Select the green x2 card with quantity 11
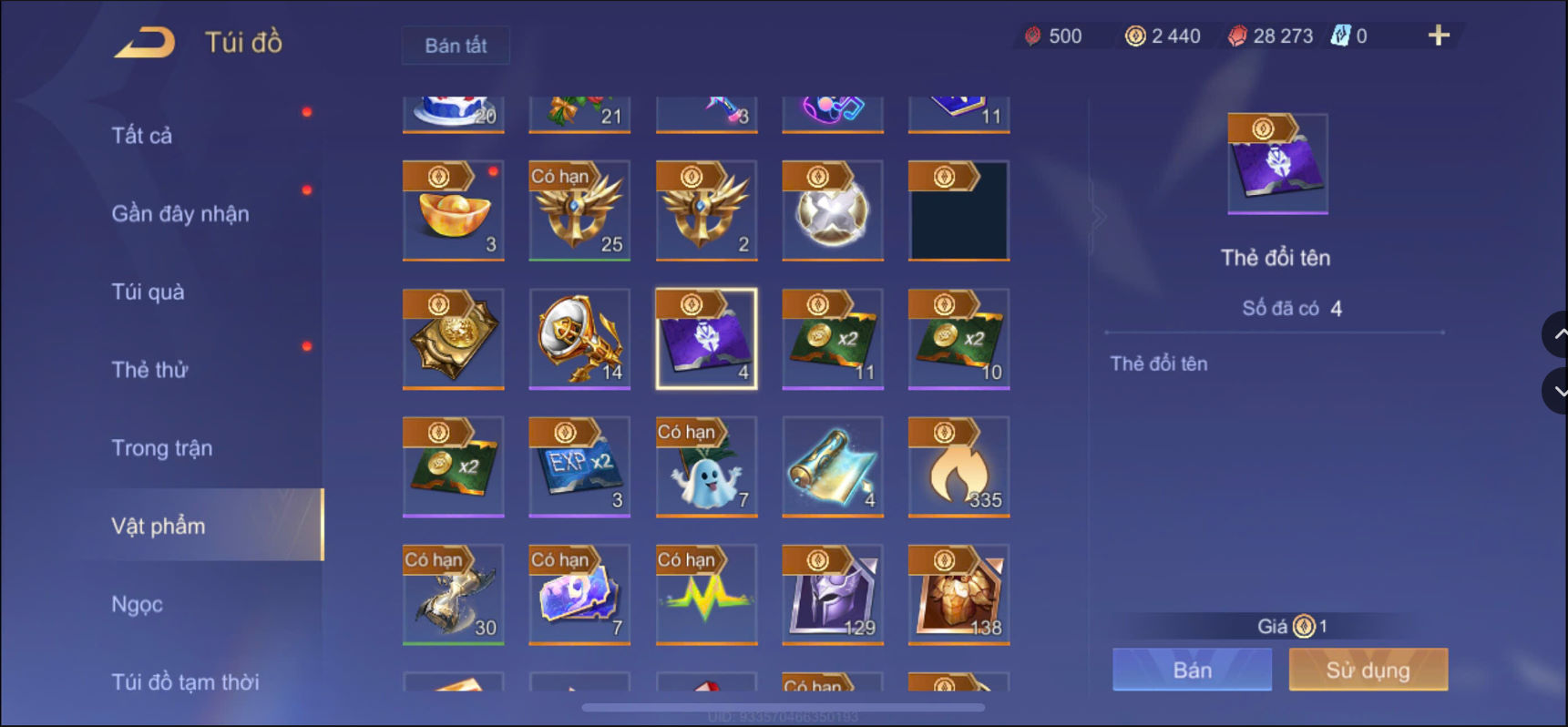 832,339
